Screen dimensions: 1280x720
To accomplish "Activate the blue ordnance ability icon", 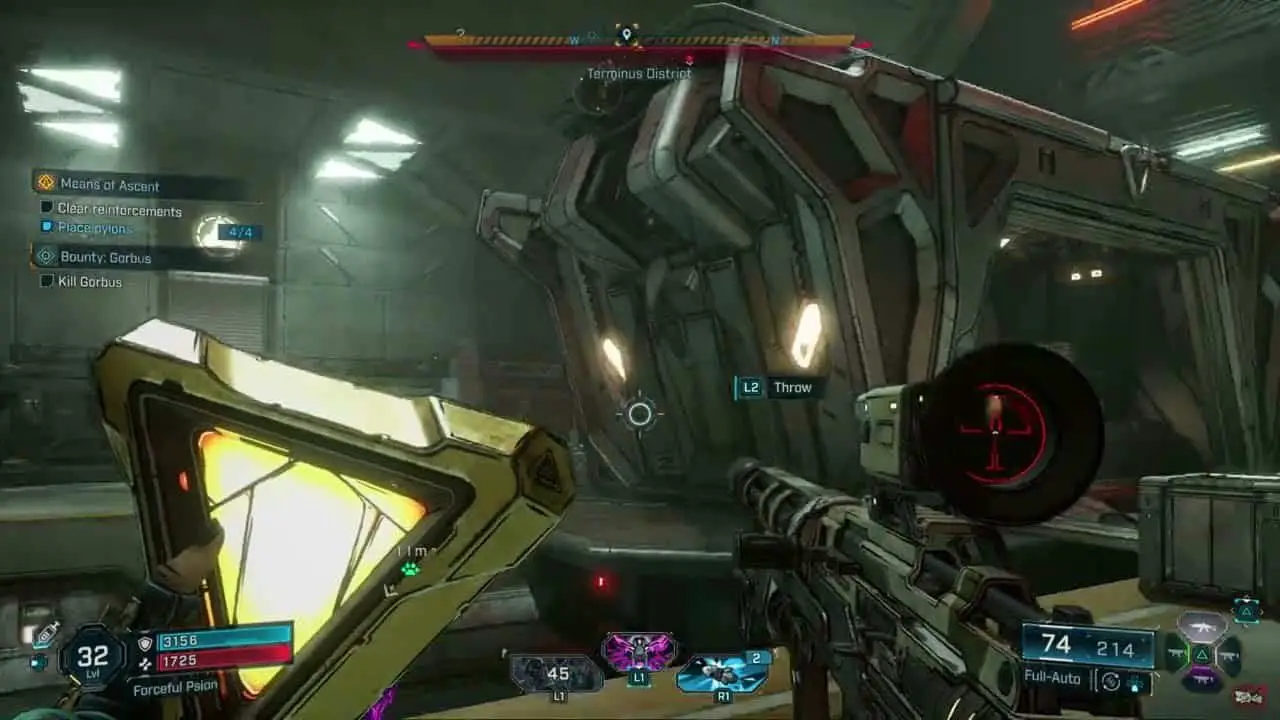I will (x=723, y=672).
